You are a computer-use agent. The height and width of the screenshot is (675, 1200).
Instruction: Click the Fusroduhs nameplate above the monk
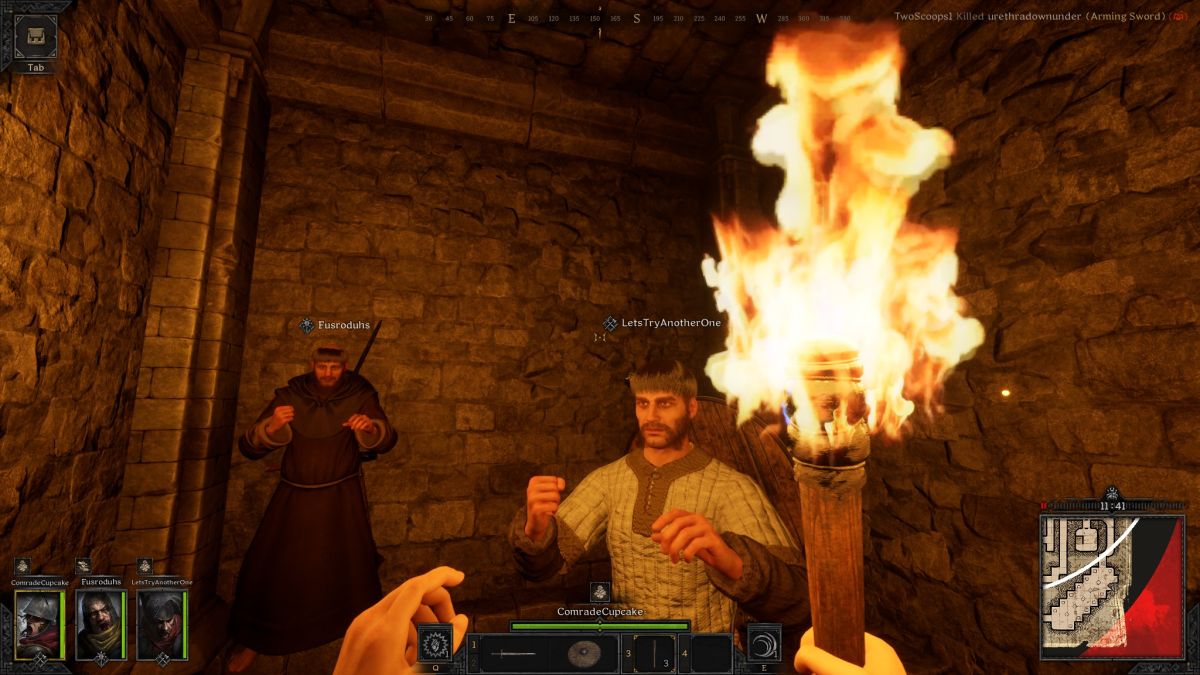point(335,325)
